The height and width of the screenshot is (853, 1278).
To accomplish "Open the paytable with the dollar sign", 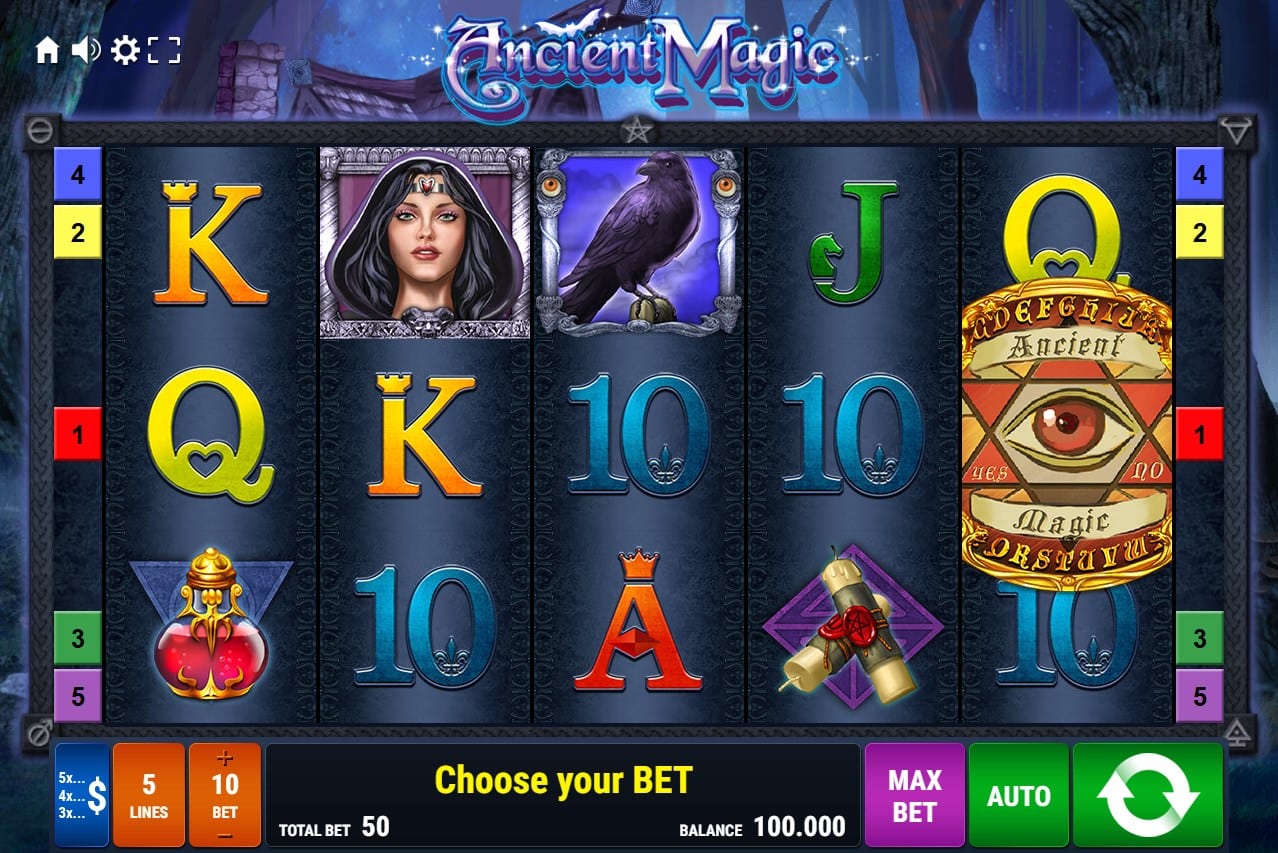I will tap(82, 795).
